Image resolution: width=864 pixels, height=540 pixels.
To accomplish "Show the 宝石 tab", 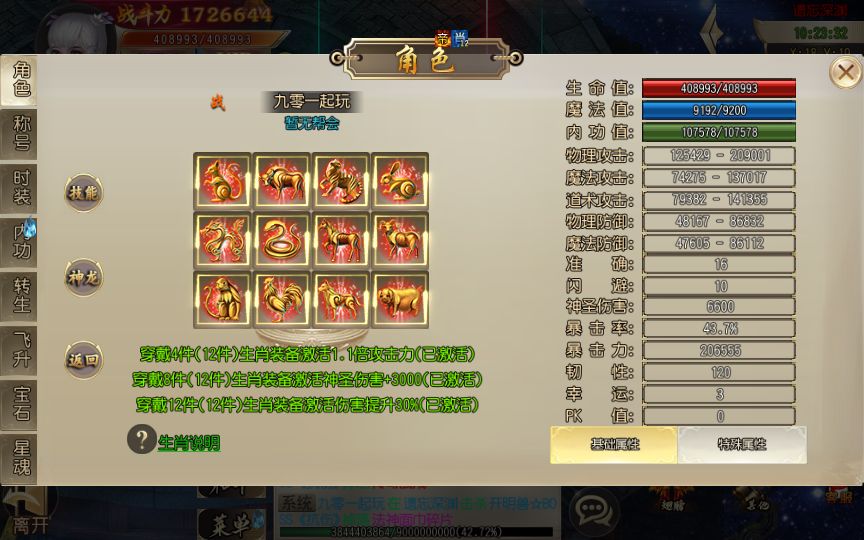I will coord(20,404).
